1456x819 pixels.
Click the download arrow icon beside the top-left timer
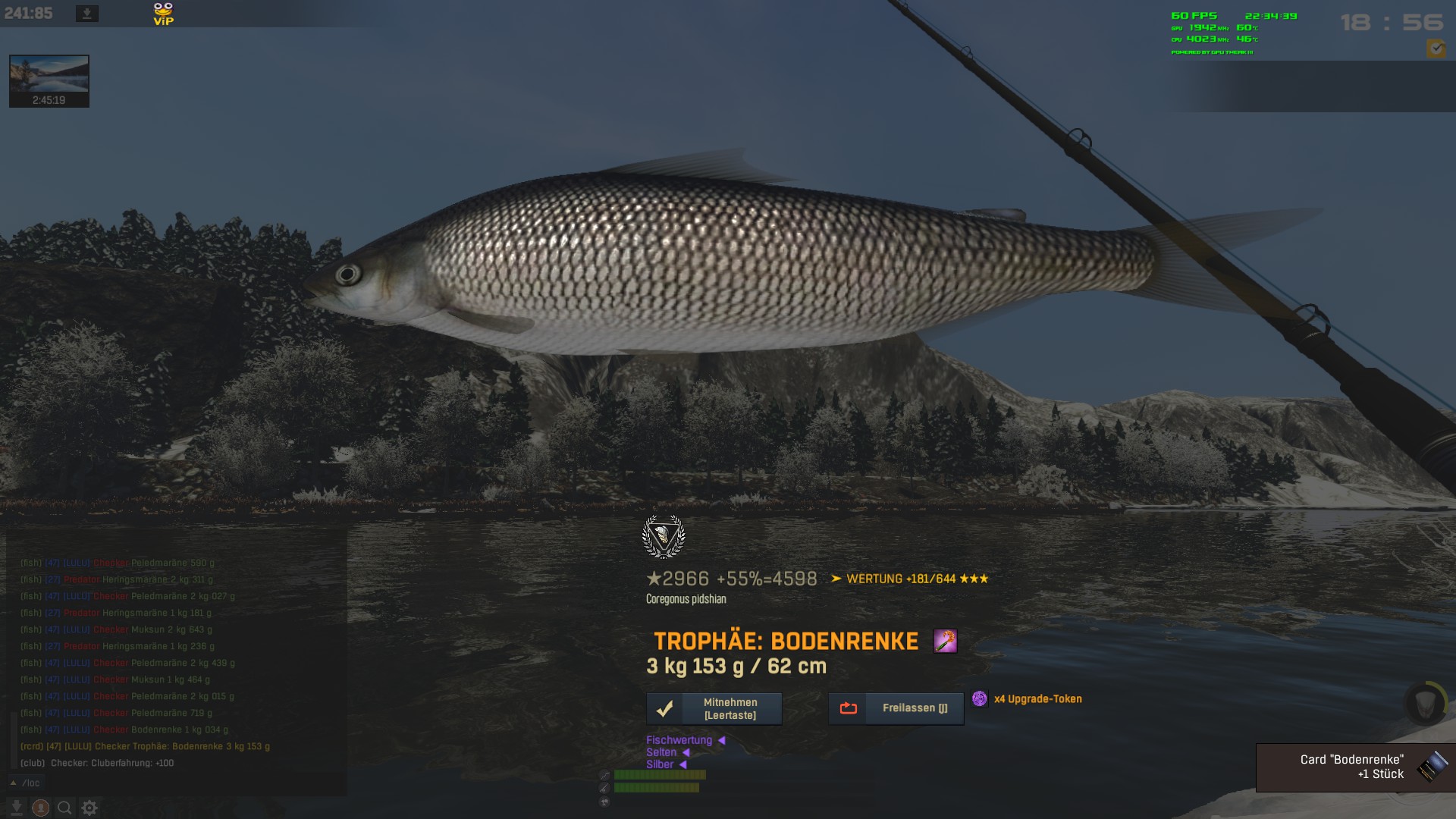pyautogui.click(x=87, y=14)
